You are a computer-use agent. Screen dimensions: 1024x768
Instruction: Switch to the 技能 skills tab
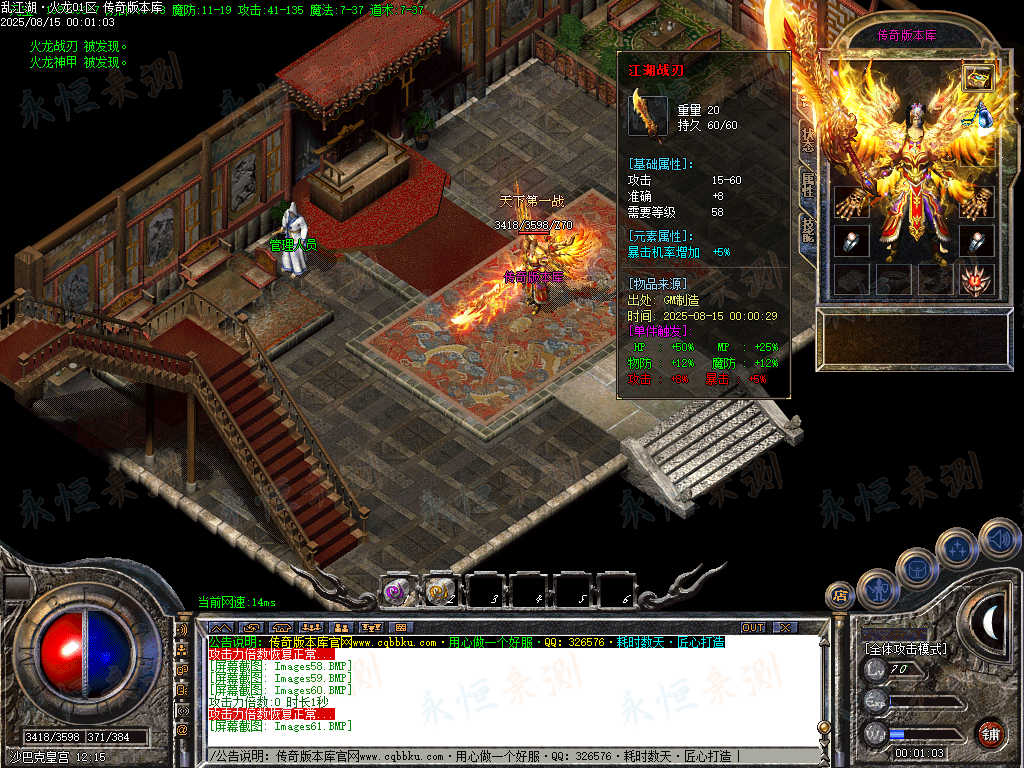[x=807, y=231]
